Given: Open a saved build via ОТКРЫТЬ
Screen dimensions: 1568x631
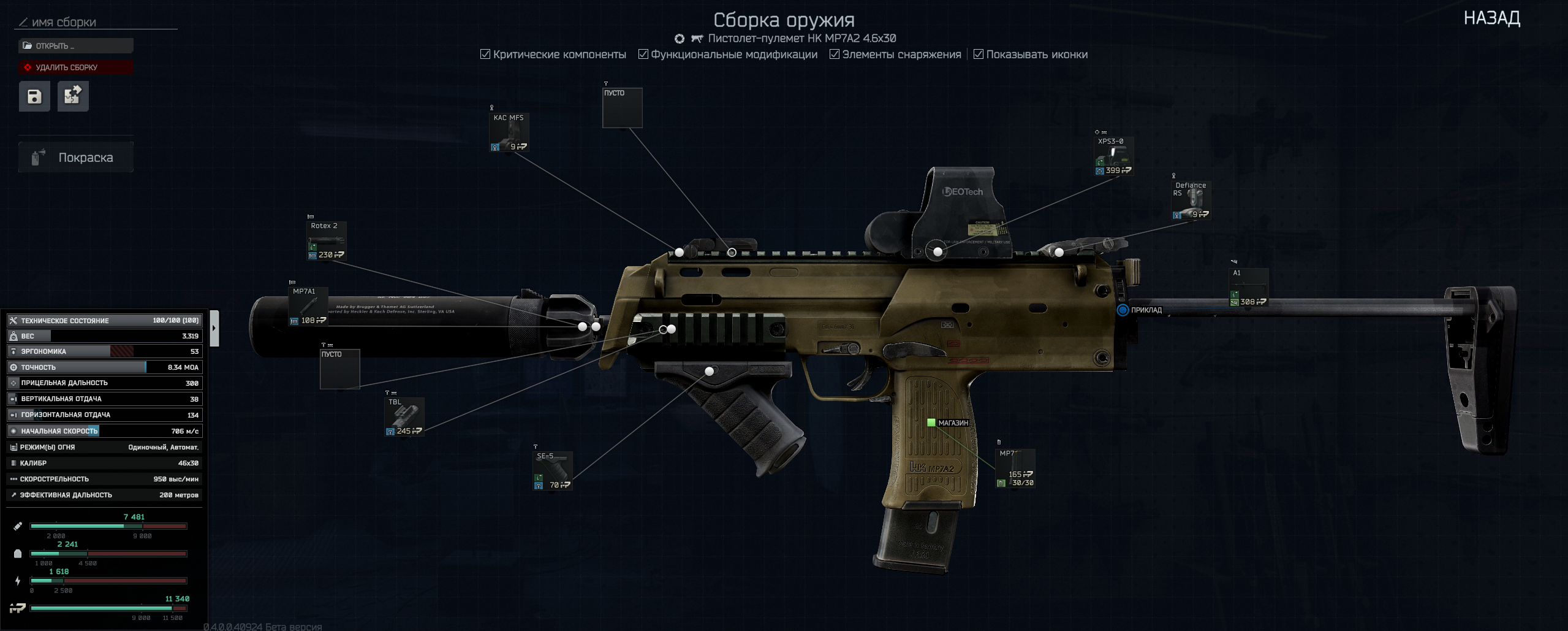Looking at the screenshot, I should coord(76,46).
